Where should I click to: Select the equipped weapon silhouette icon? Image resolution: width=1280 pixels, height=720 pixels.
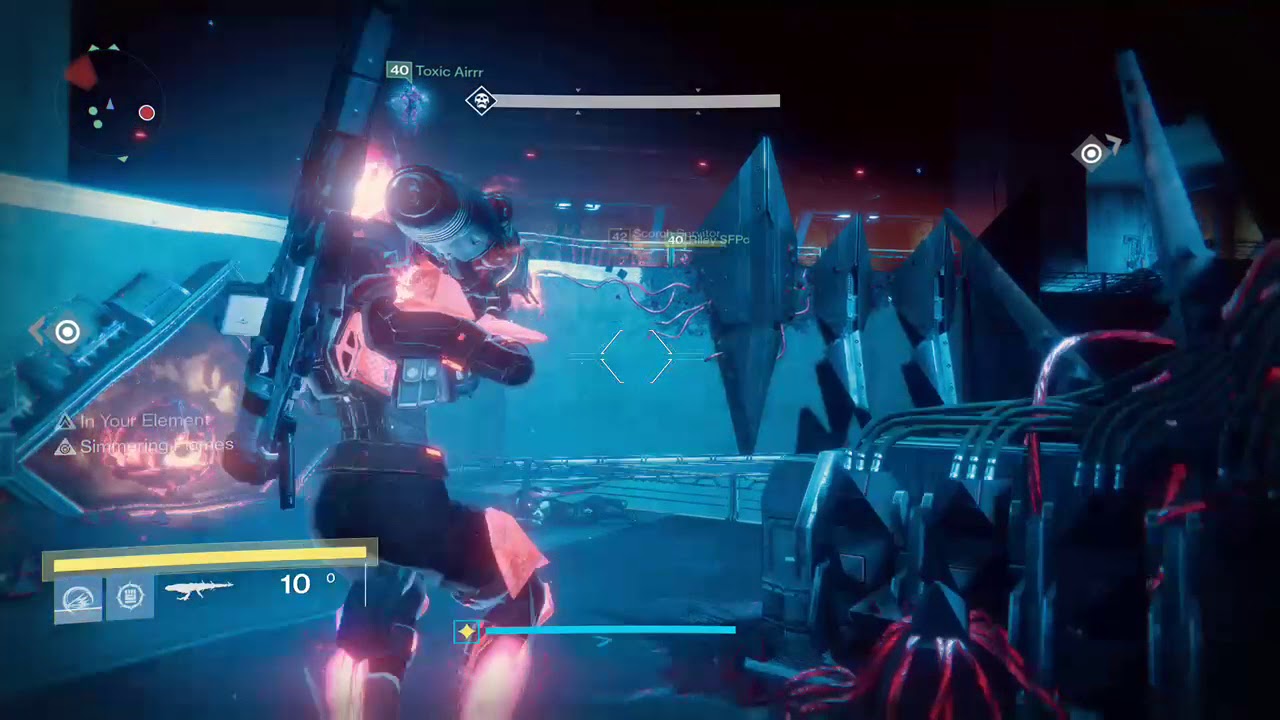click(x=199, y=589)
